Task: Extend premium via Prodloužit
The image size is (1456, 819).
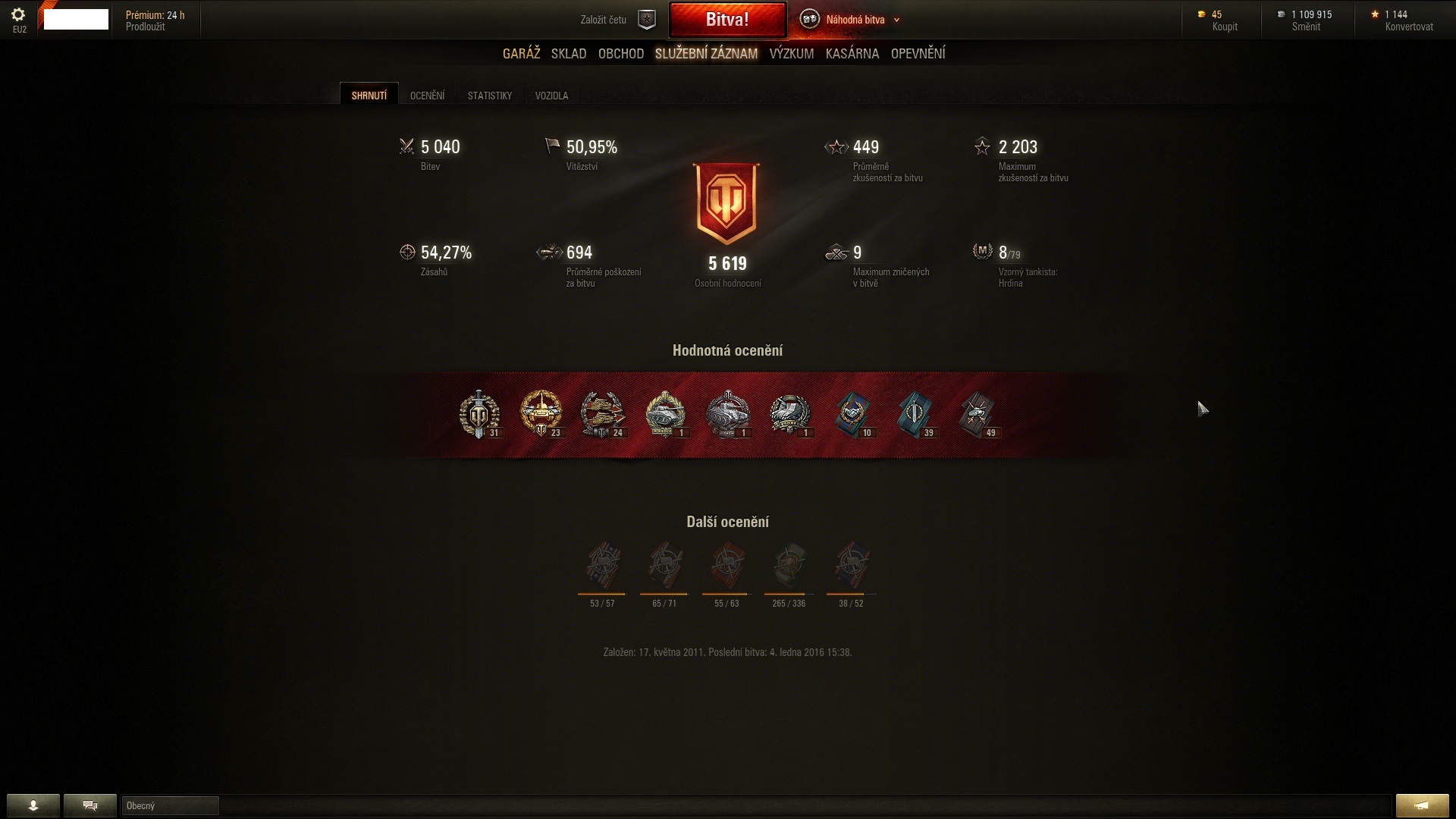Action: click(x=145, y=27)
